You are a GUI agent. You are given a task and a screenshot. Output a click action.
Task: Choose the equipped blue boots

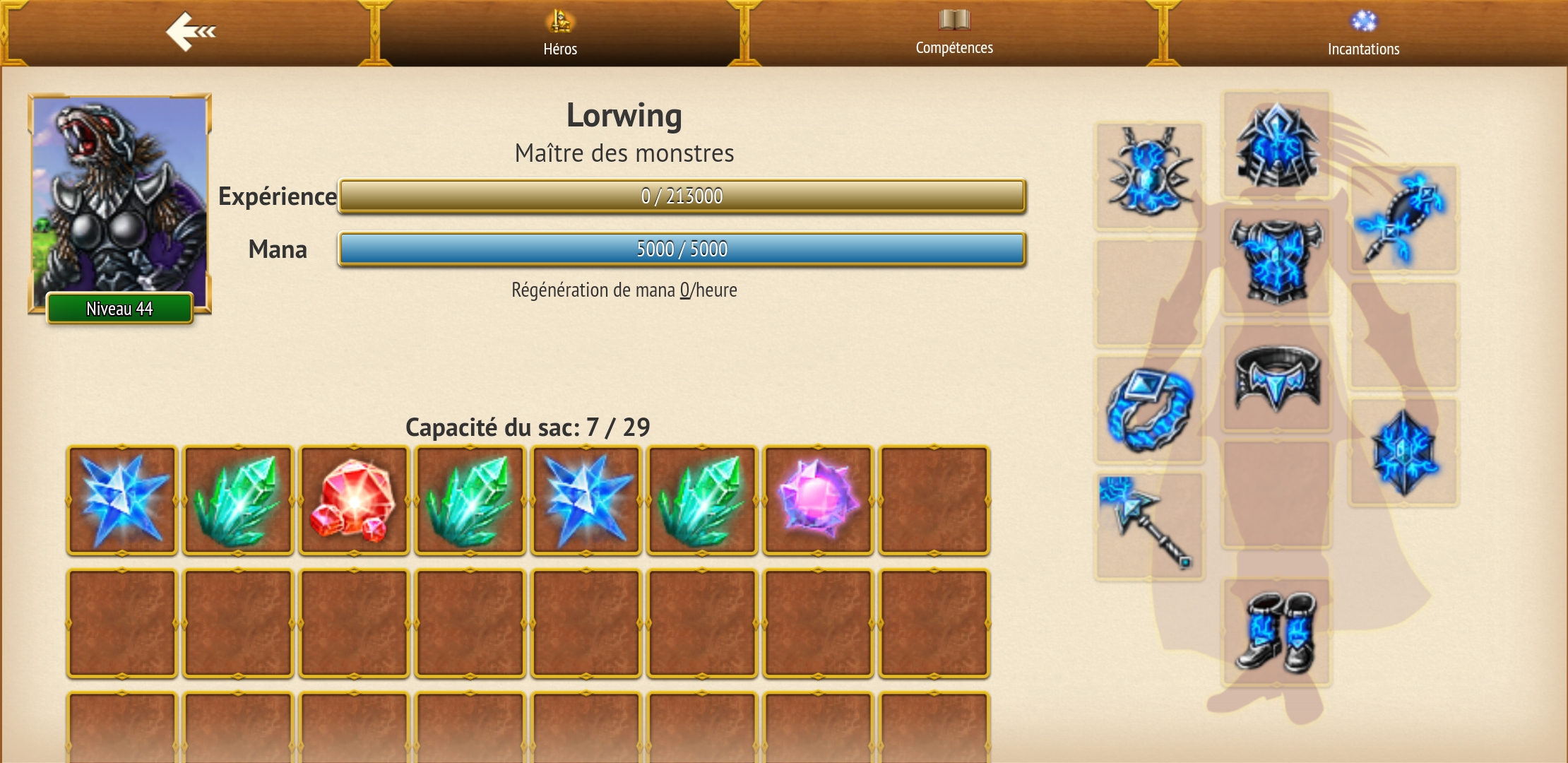[x=1277, y=632]
